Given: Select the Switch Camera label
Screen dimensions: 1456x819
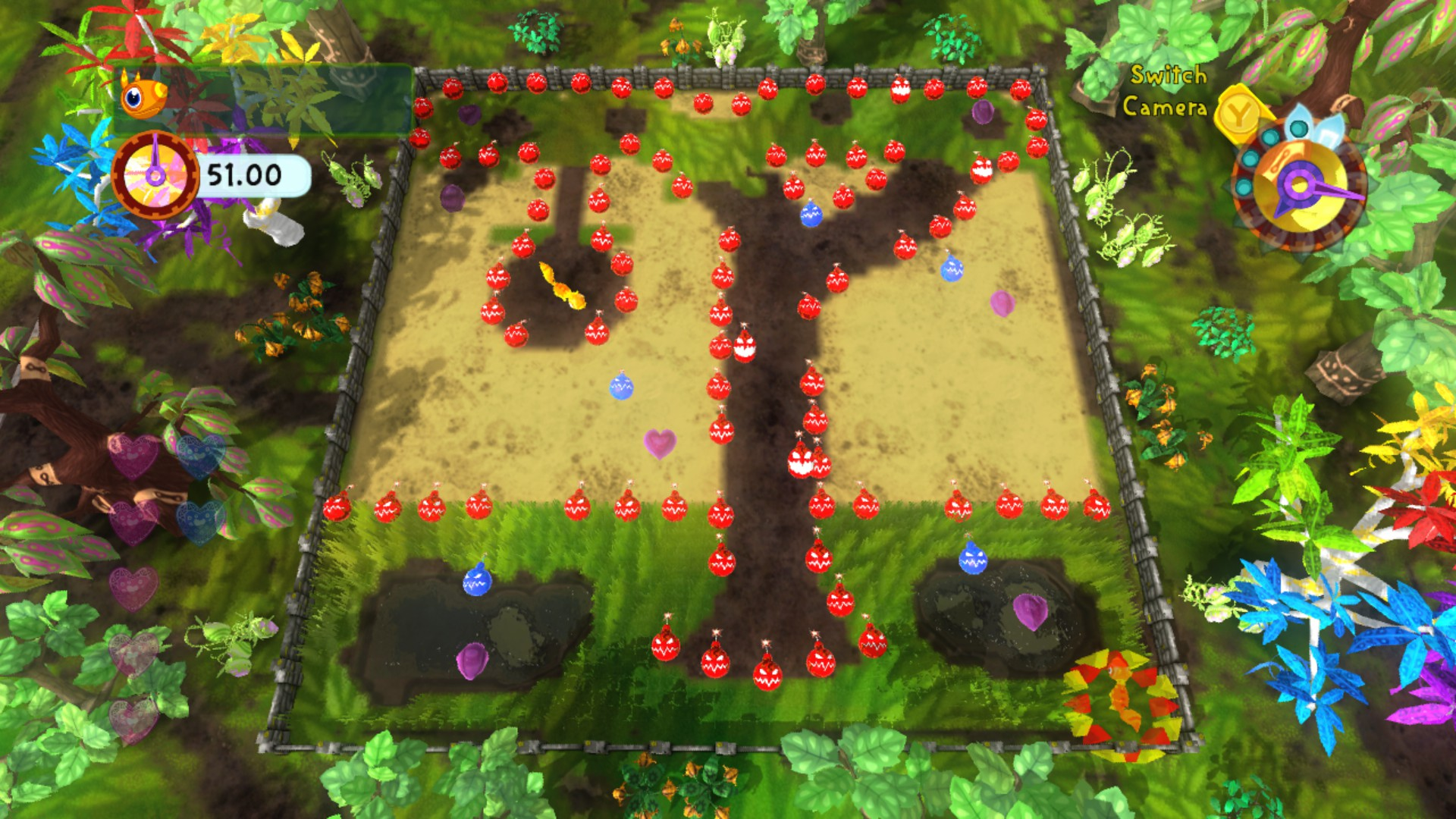Looking at the screenshot, I should point(1166,92).
